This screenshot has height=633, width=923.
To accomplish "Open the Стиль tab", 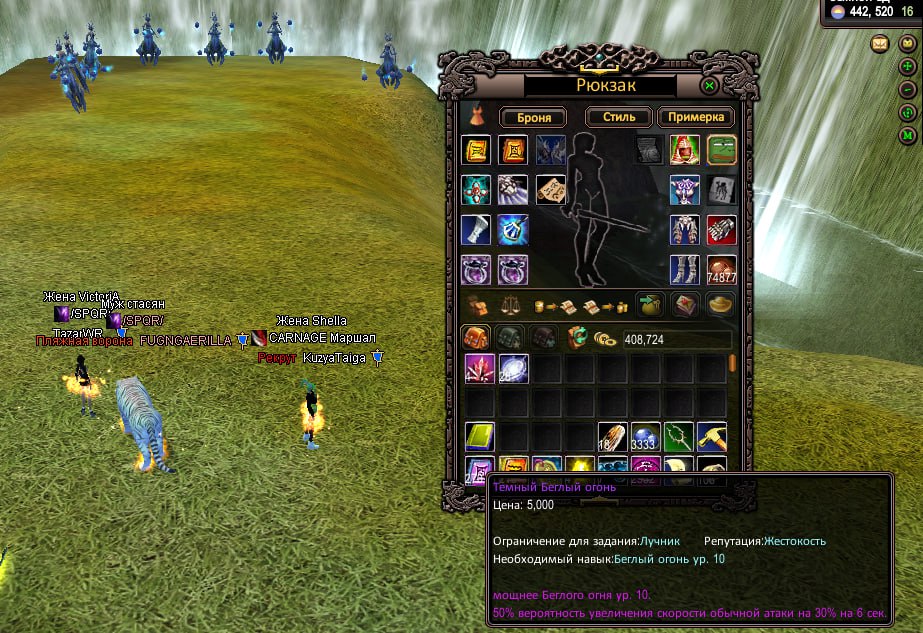I will [x=619, y=117].
